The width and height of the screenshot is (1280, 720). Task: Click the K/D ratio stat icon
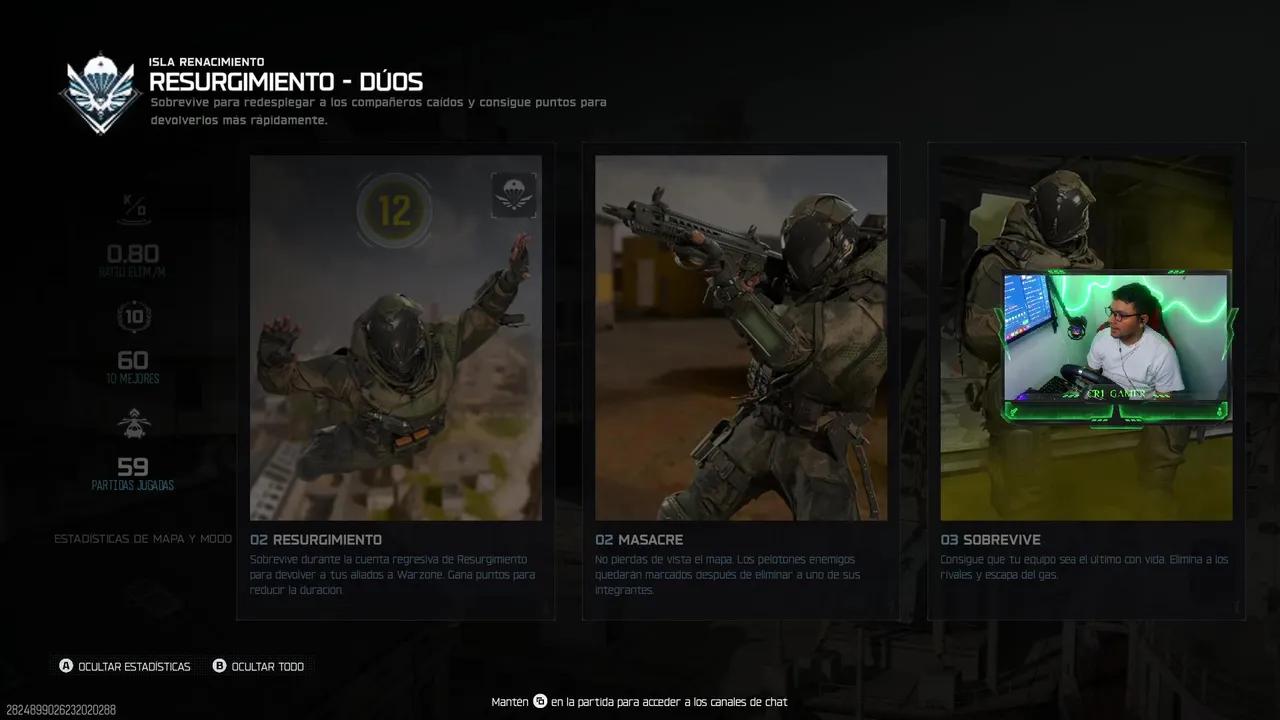[x=134, y=208]
